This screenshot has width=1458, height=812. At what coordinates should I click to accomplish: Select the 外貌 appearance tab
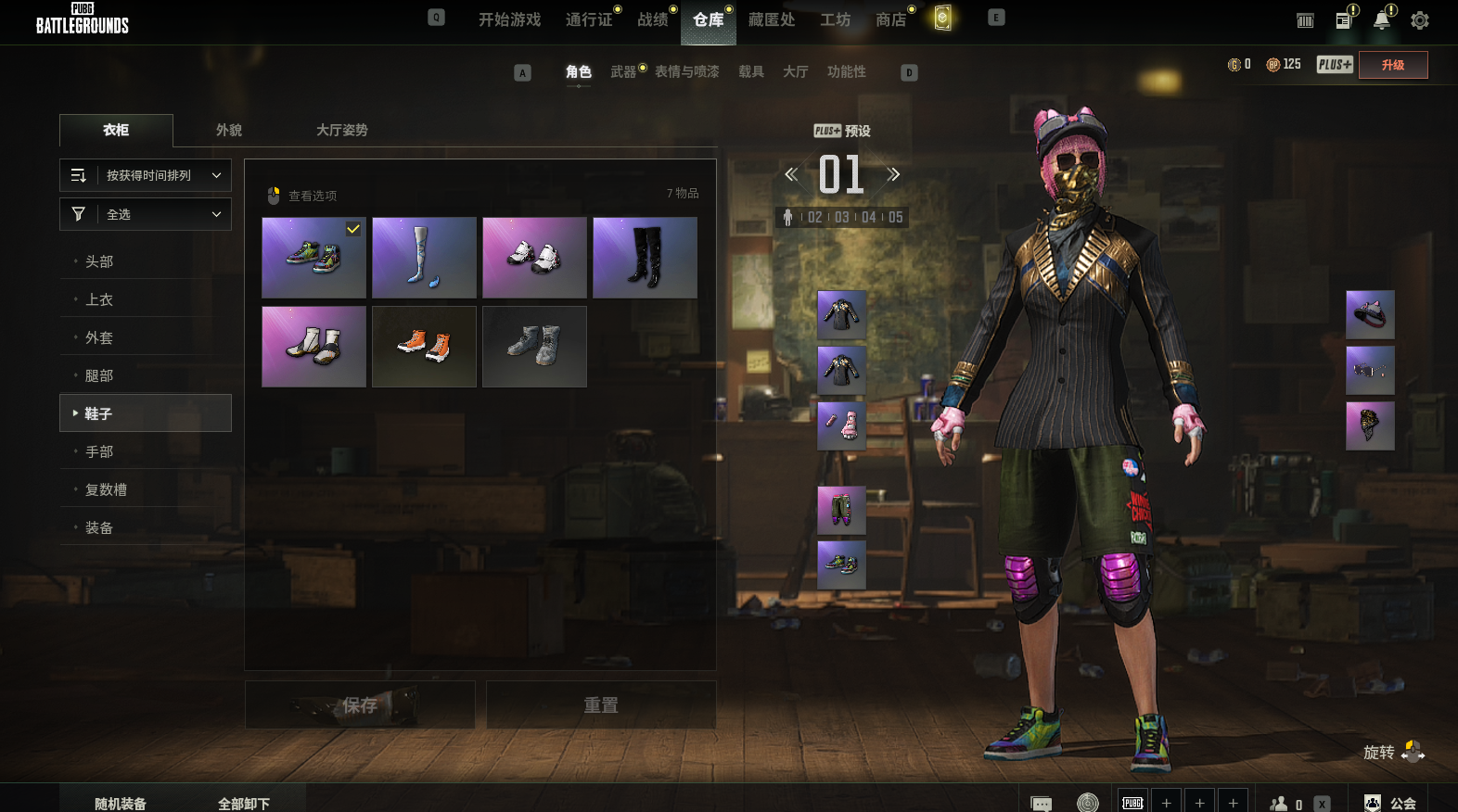pos(229,130)
